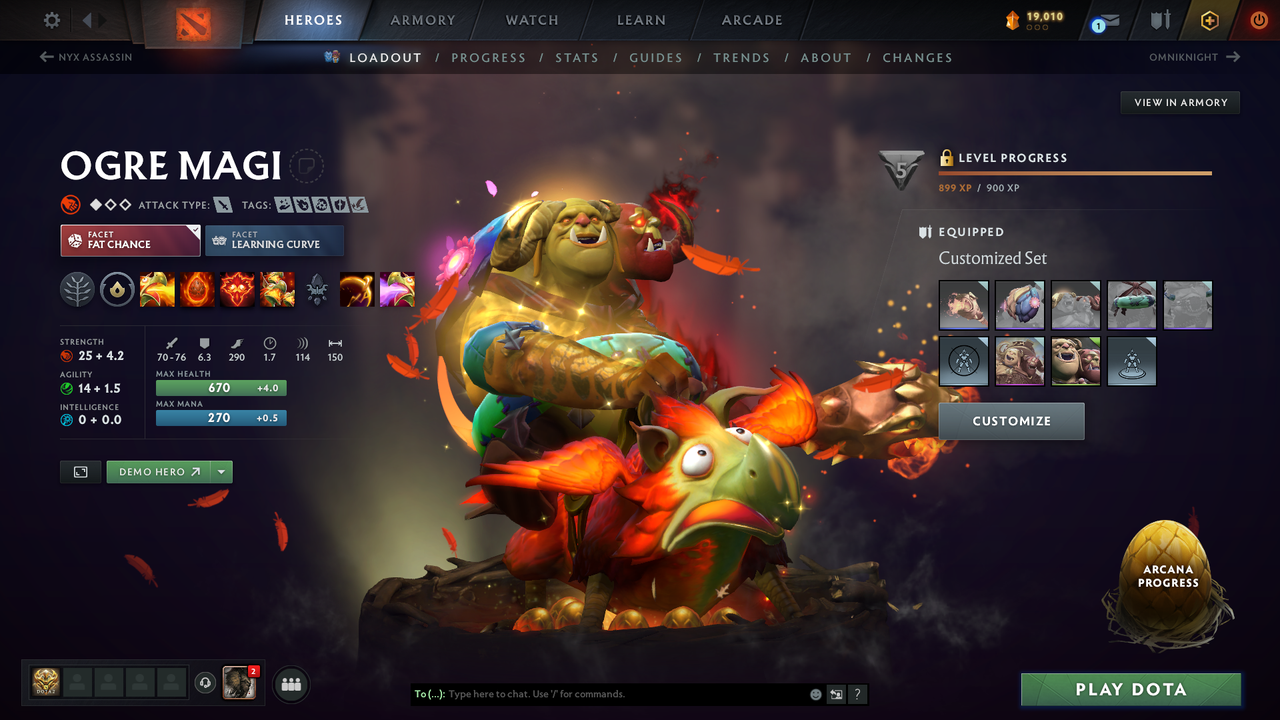Switch to the Learning Curve facet
Screen dimensions: 1280x720
[x=274, y=240]
